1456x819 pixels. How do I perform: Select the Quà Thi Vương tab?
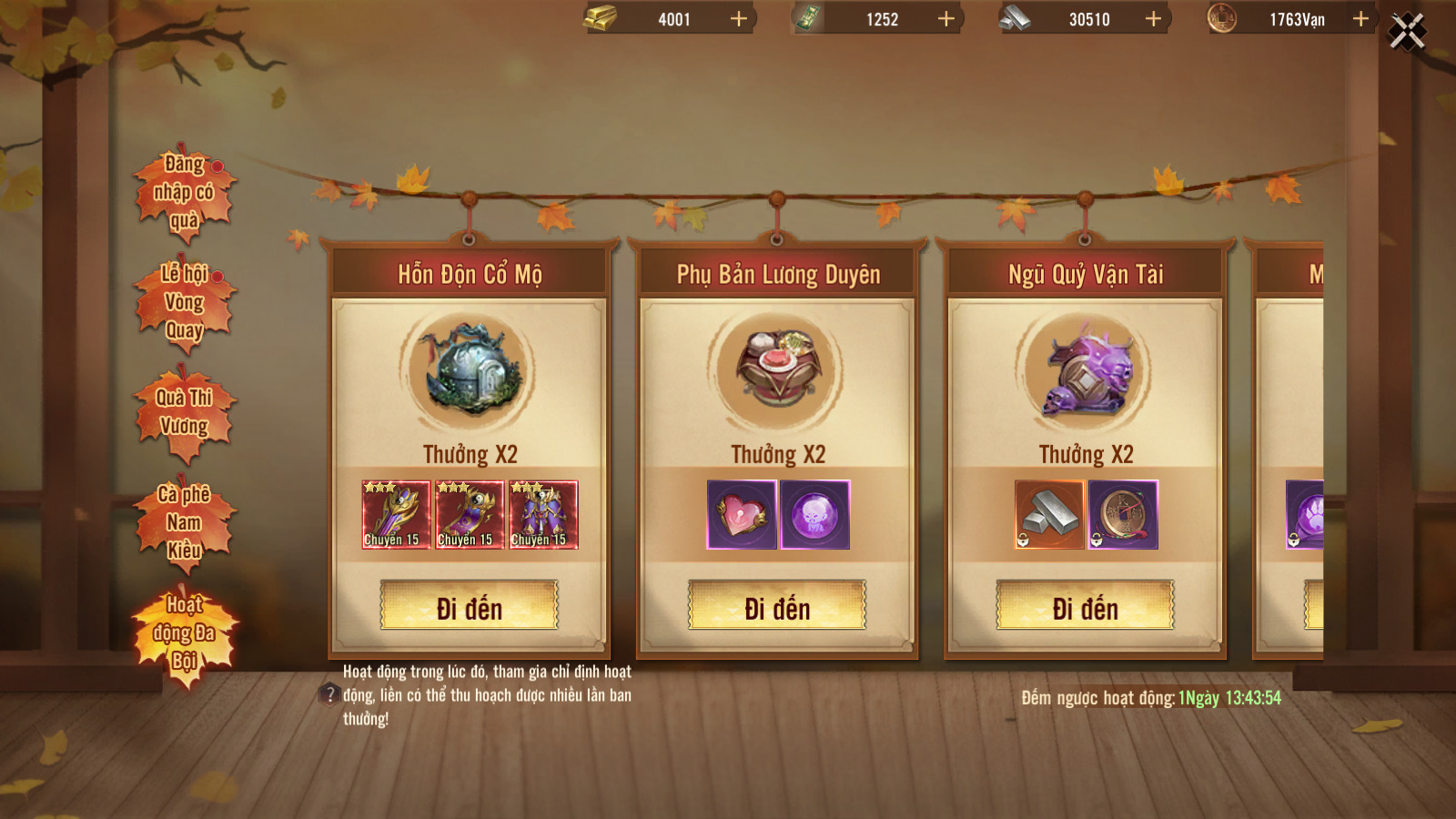click(x=184, y=412)
